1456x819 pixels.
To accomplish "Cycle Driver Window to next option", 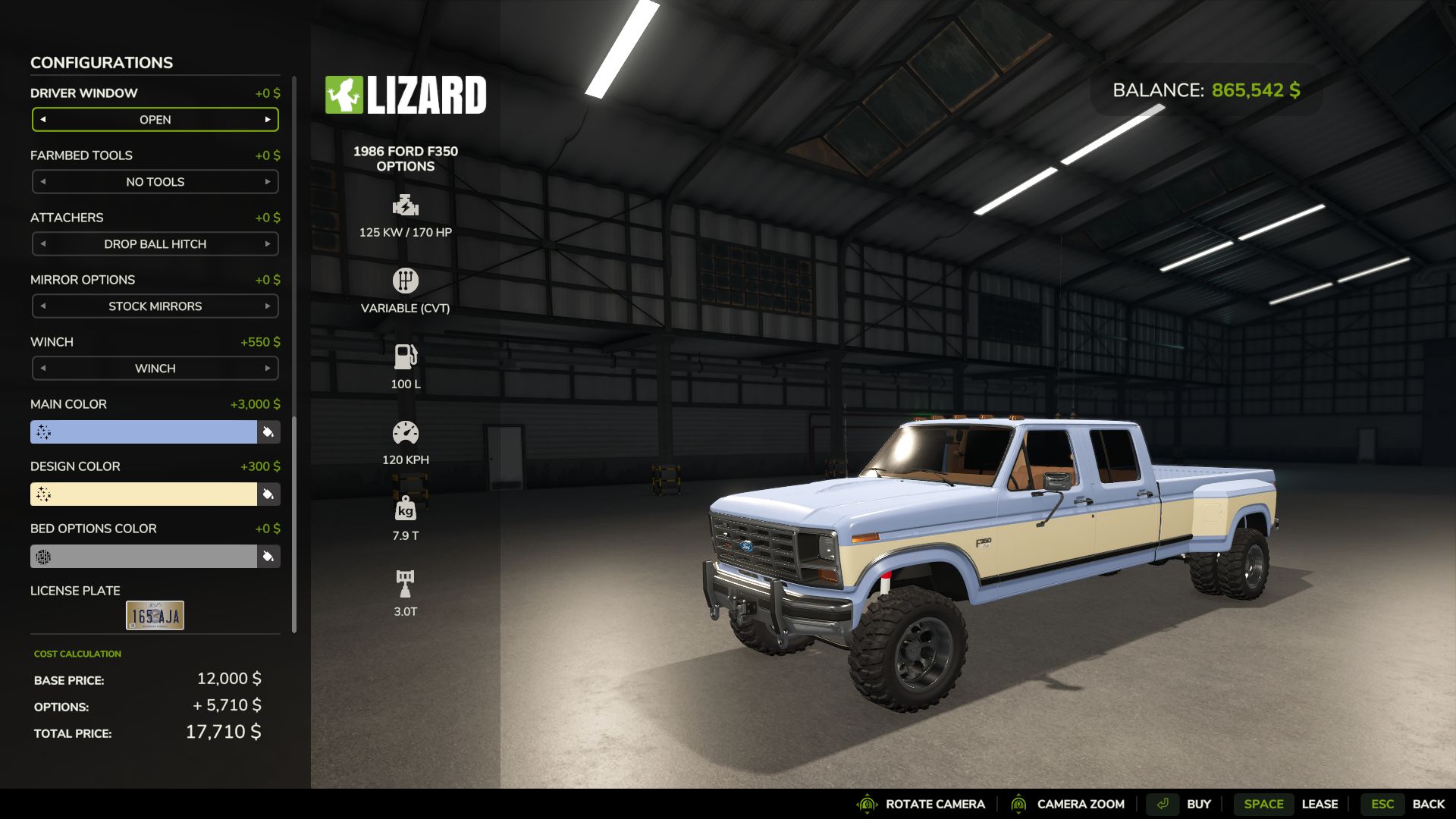I will click(268, 119).
